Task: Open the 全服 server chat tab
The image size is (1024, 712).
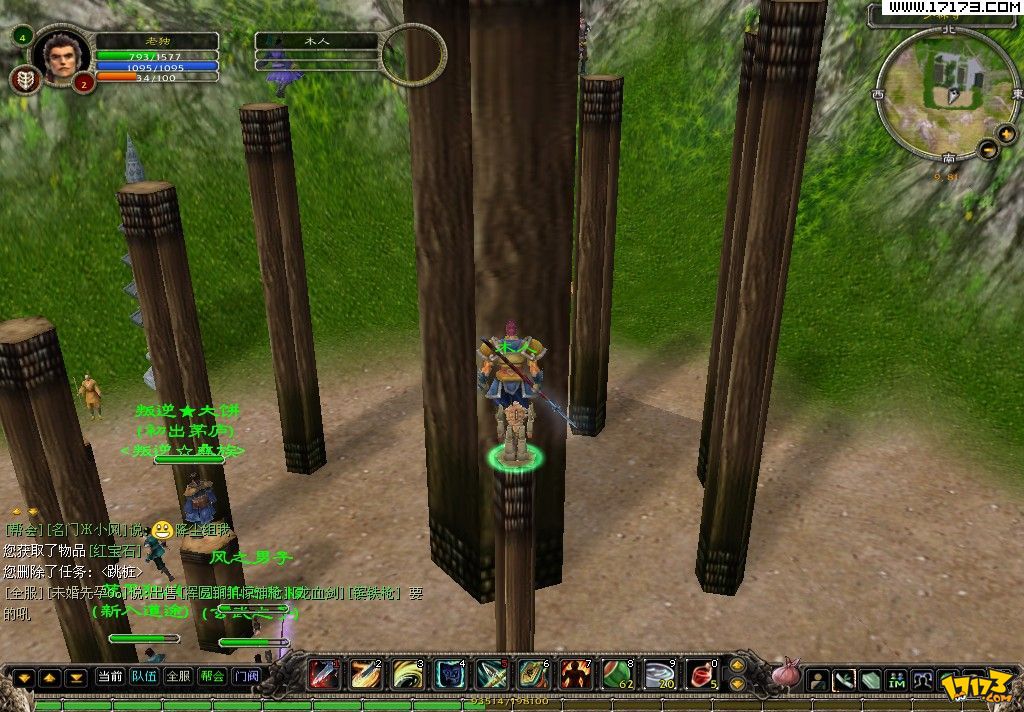Action: point(177,676)
